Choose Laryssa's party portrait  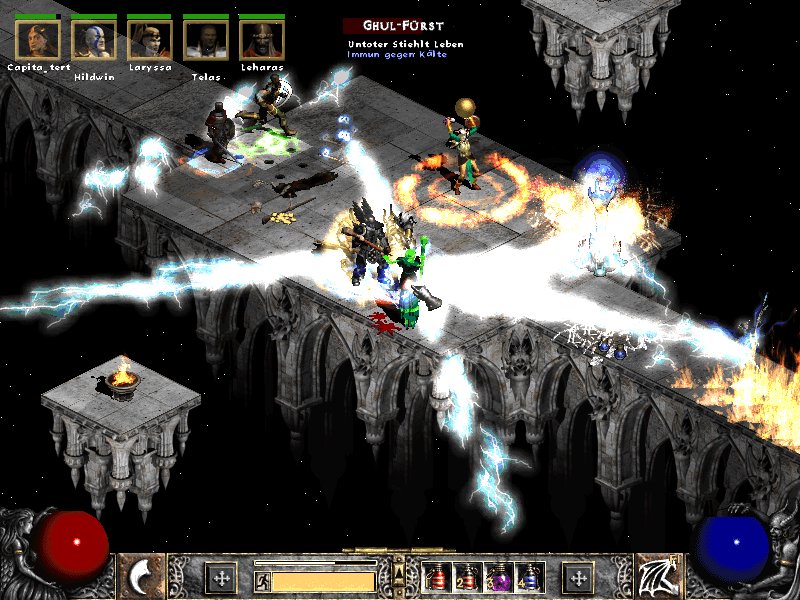150,39
